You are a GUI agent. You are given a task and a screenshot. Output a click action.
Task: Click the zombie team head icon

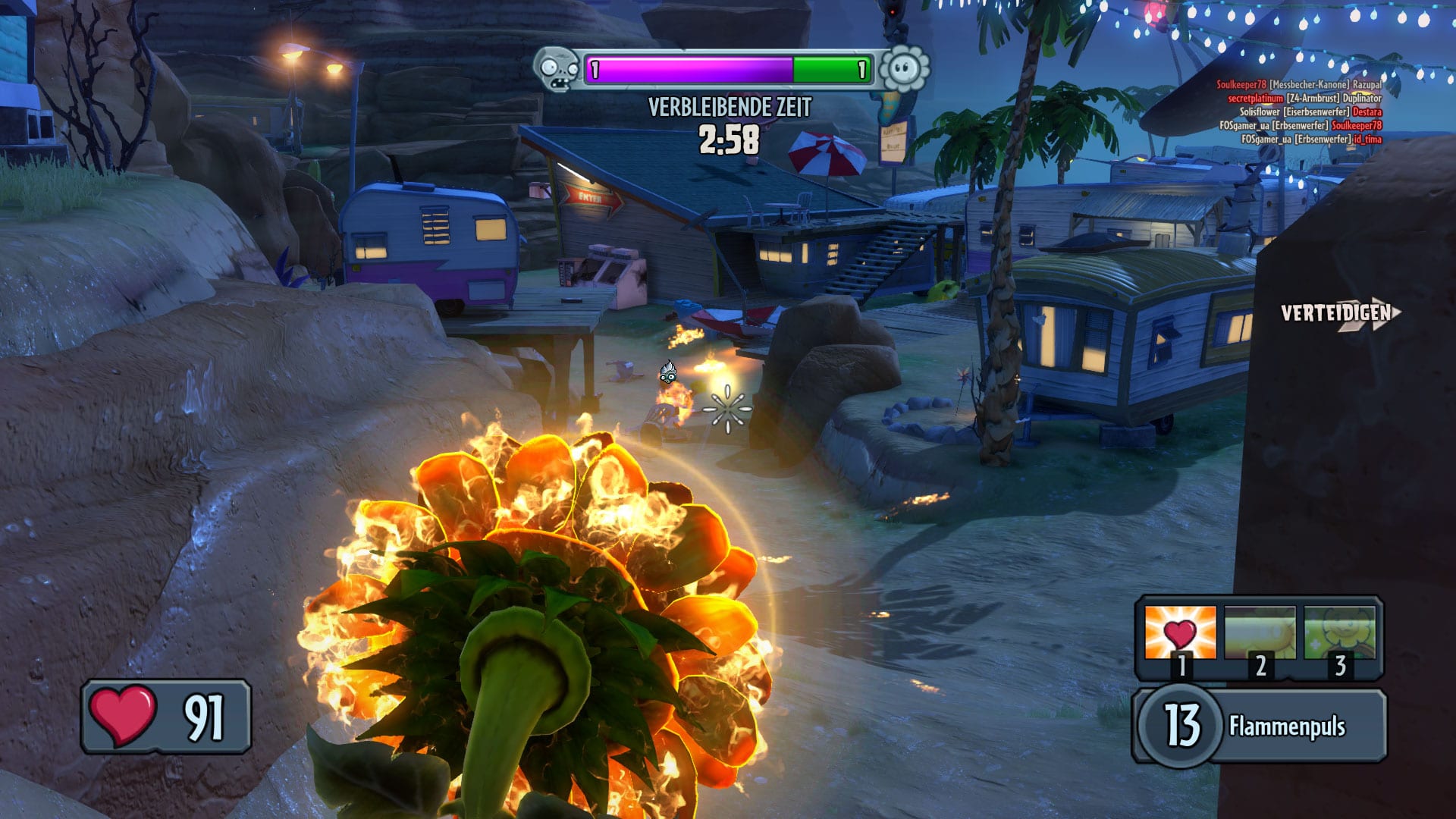pyautogui.click(x=558, y=70)
